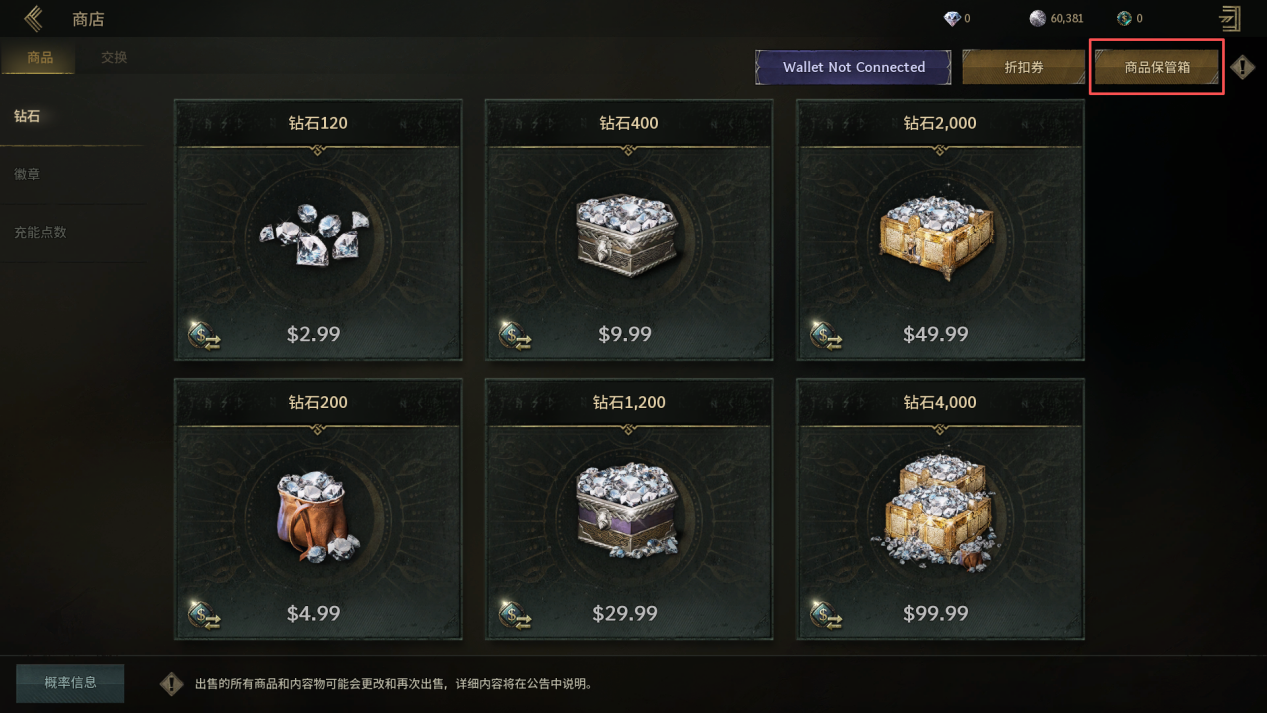Open the 折扣券 coupons button

point(1023,67)
